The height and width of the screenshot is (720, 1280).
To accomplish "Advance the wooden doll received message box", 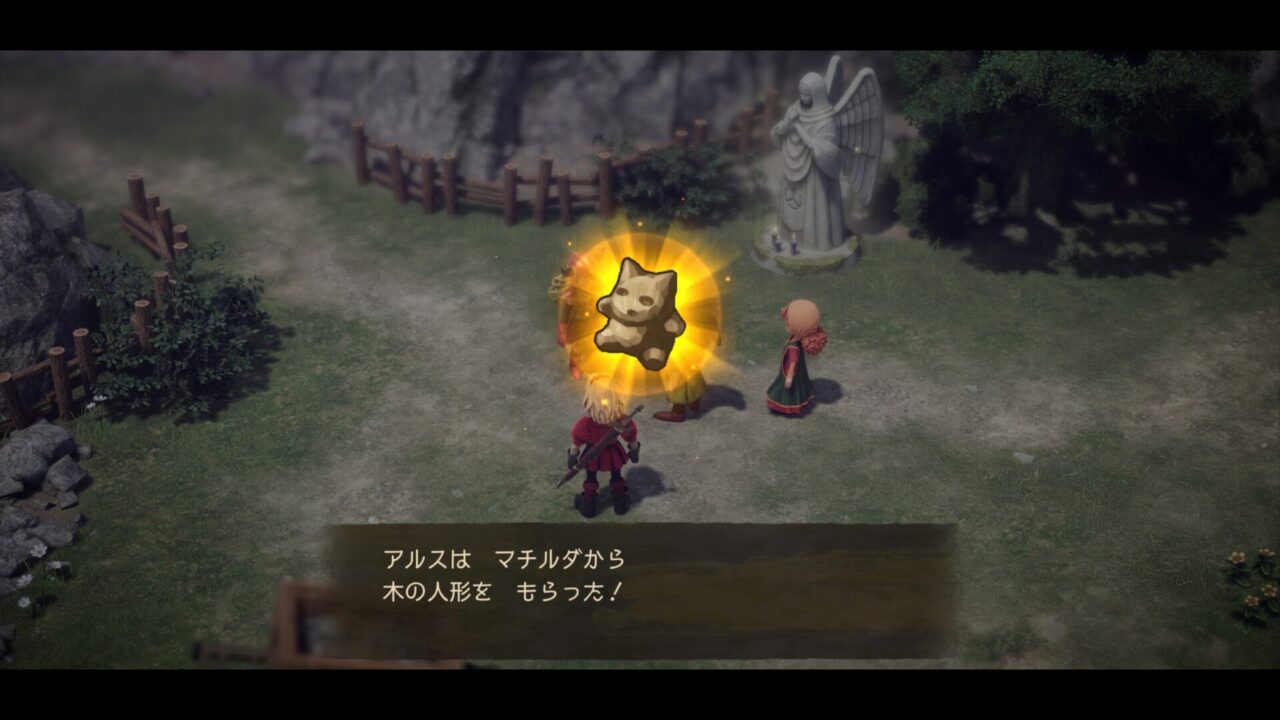I will point(640,590).
